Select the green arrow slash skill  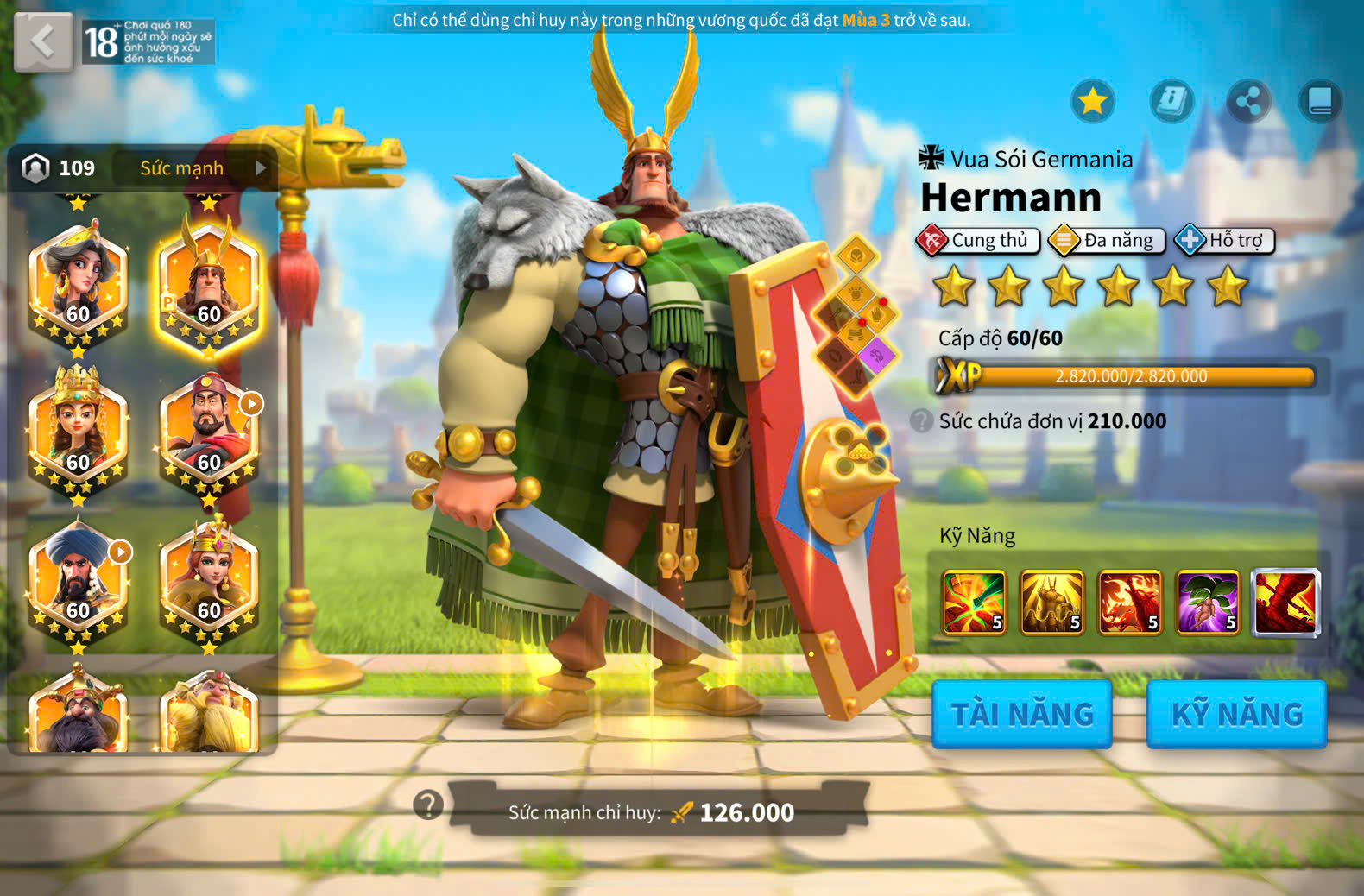(975, 602)
